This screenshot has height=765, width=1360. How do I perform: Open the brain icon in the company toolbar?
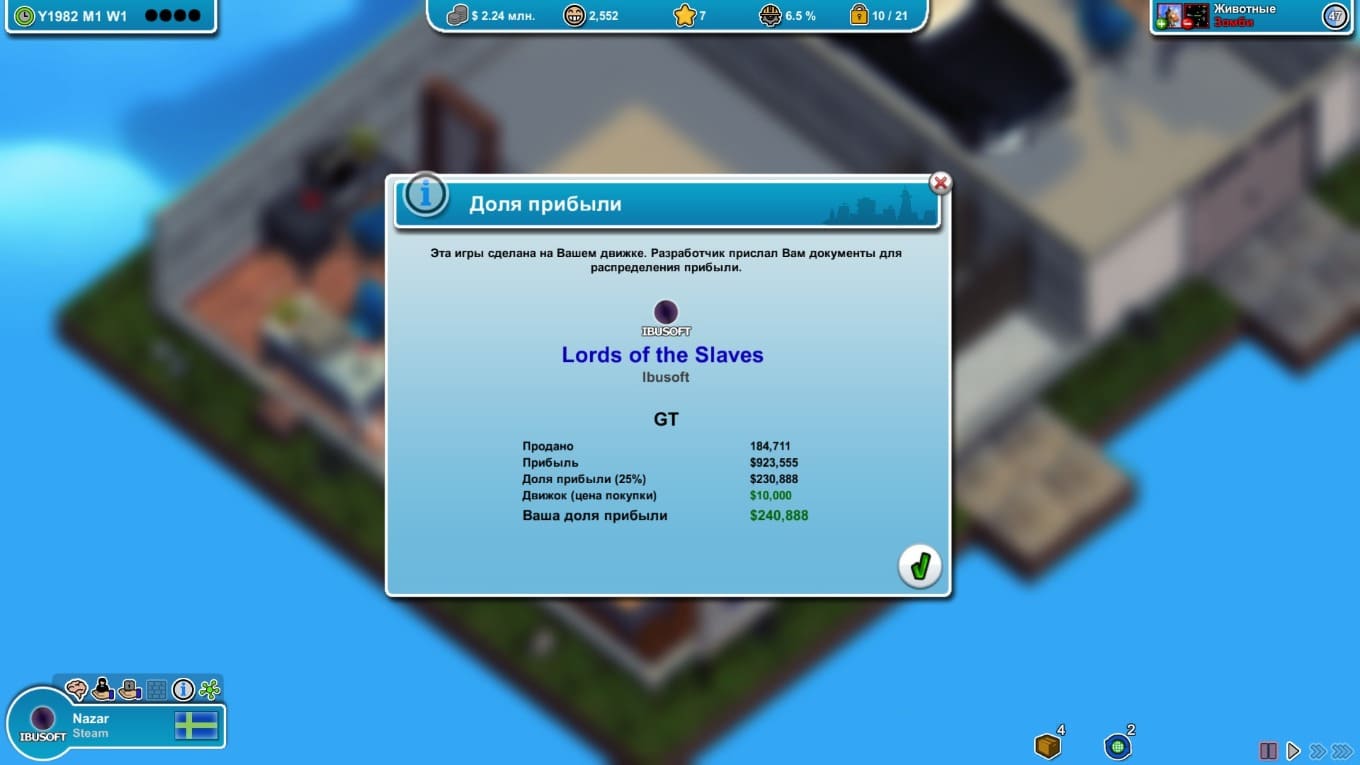pos(76,689)
